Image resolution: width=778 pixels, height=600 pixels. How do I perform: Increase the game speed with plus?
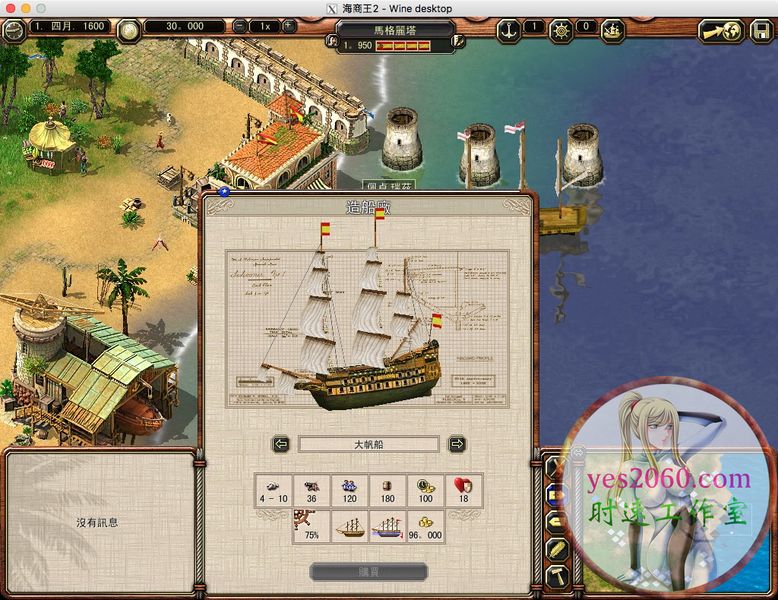point(289,26)
